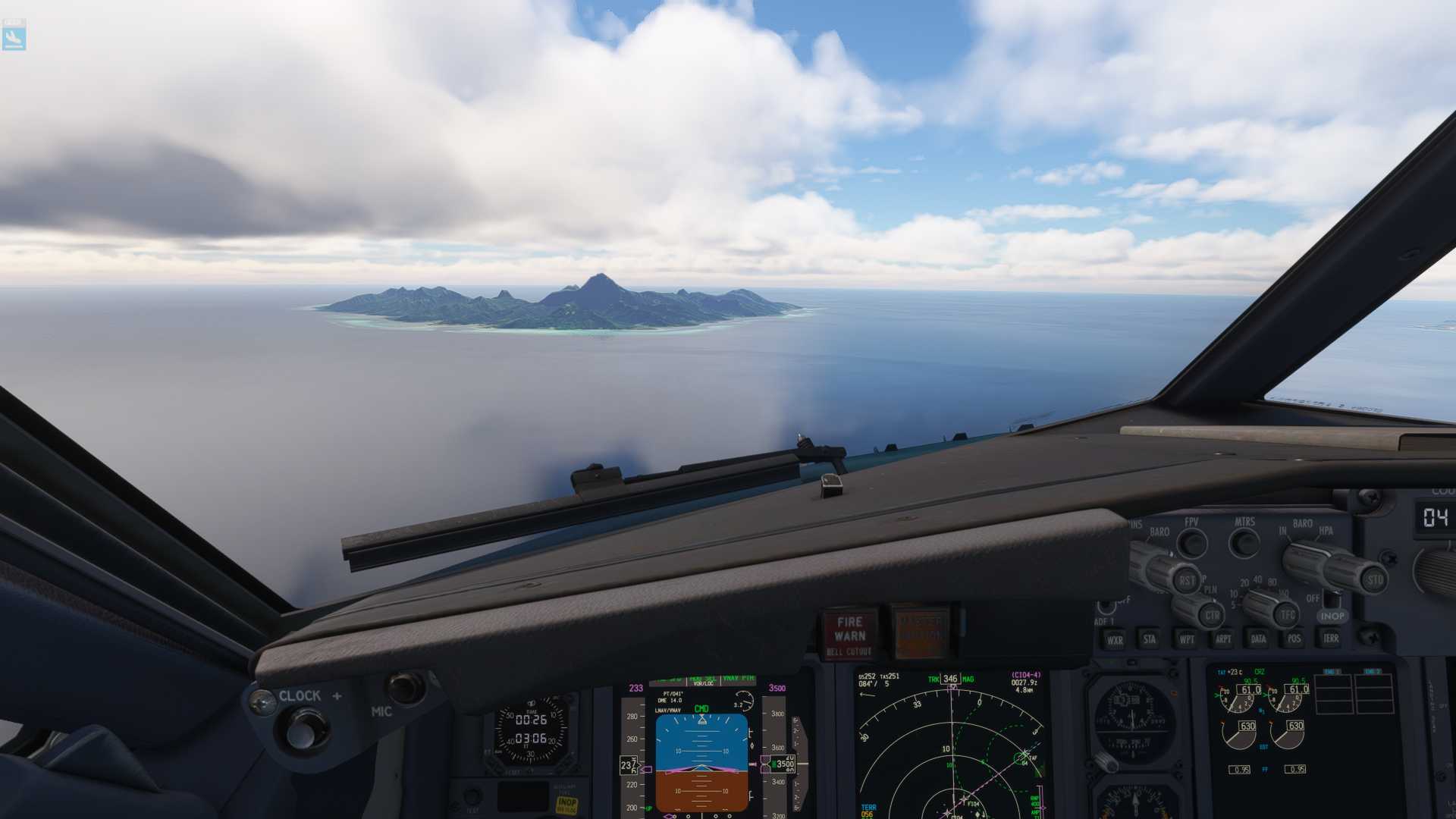Viewport: 1456px width, 819px height.
Task: Toggle the DATA map button
Action: pos(1258,639)
